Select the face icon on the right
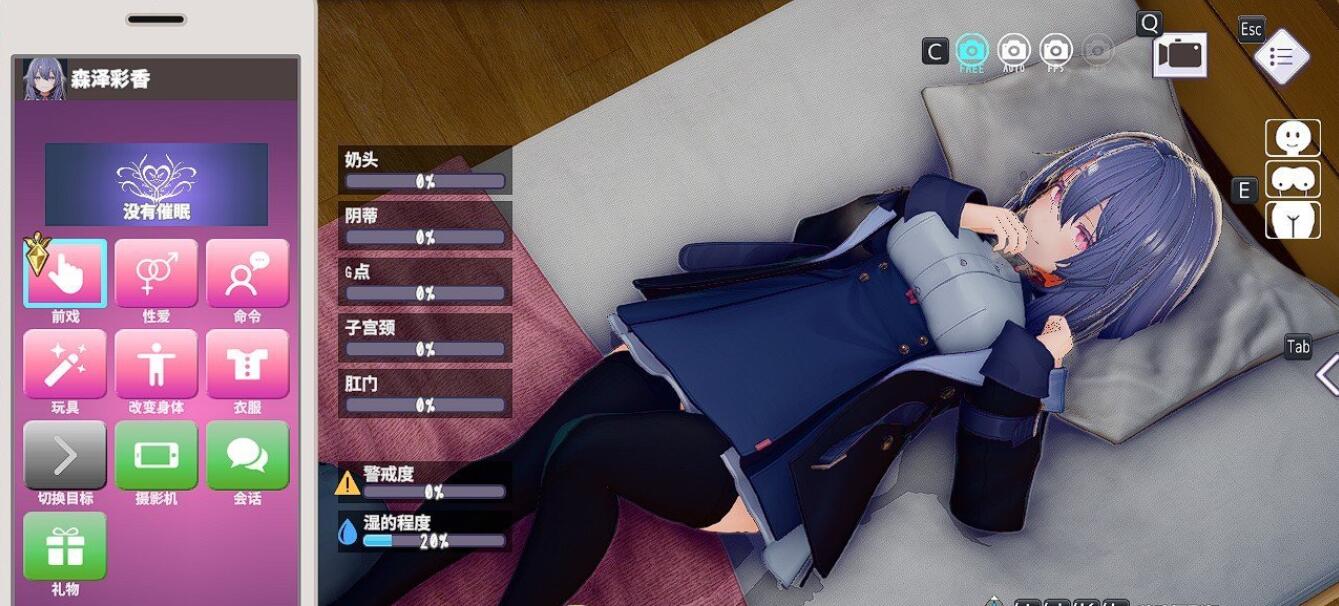 click(1292, 138)
